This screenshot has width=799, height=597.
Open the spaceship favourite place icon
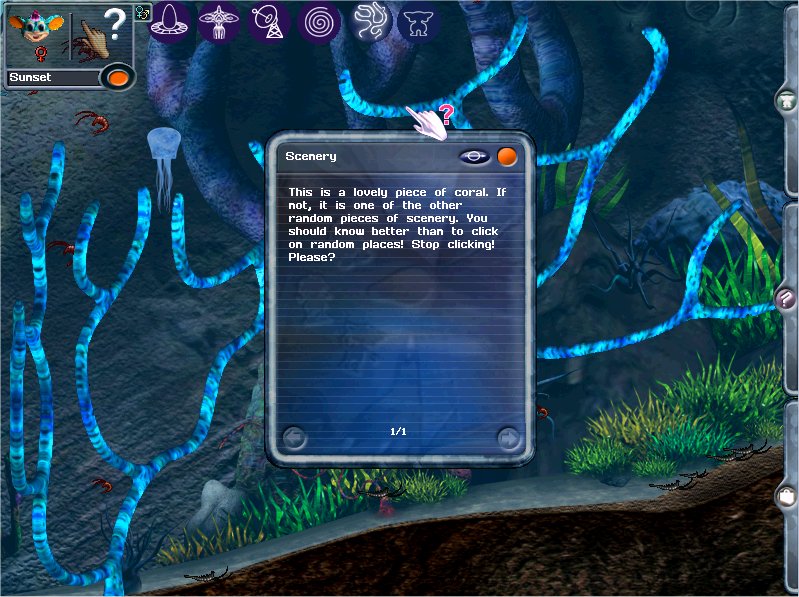[x=217, y=21]
